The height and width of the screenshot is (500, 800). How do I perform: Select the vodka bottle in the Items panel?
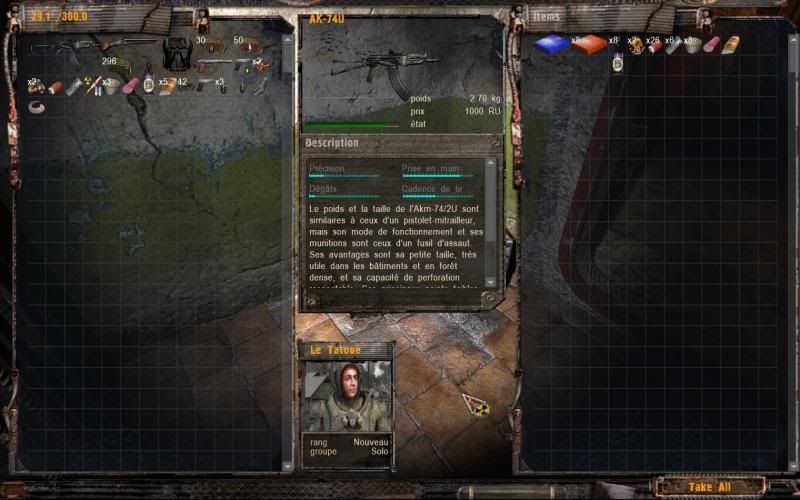click(618, 63)
